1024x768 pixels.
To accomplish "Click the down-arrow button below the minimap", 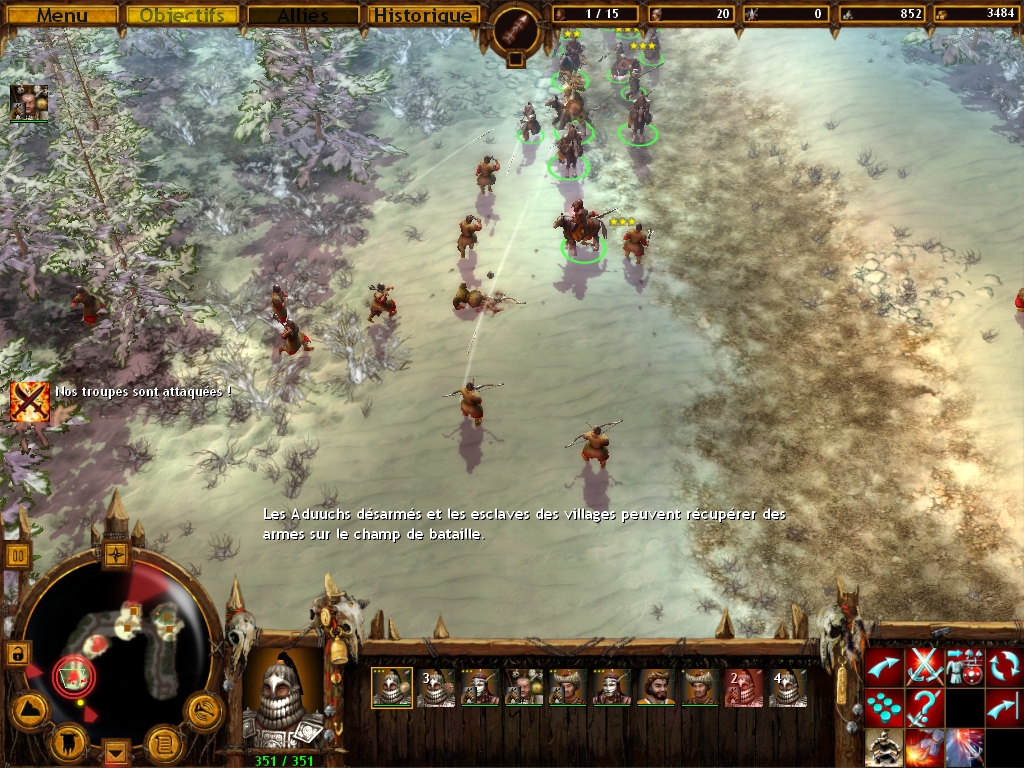I will [117, 751].
